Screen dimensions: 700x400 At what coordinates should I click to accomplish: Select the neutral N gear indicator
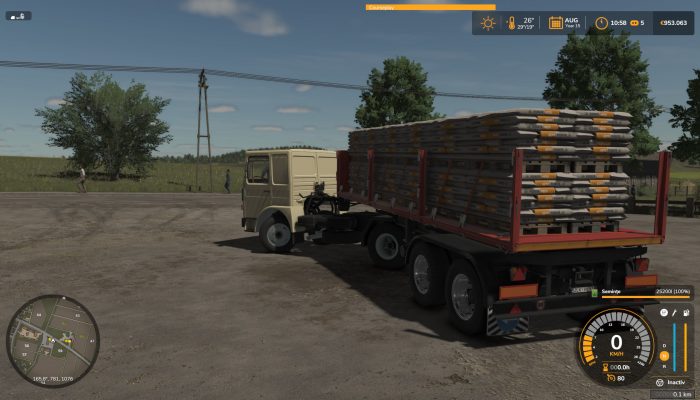point(662,356)
